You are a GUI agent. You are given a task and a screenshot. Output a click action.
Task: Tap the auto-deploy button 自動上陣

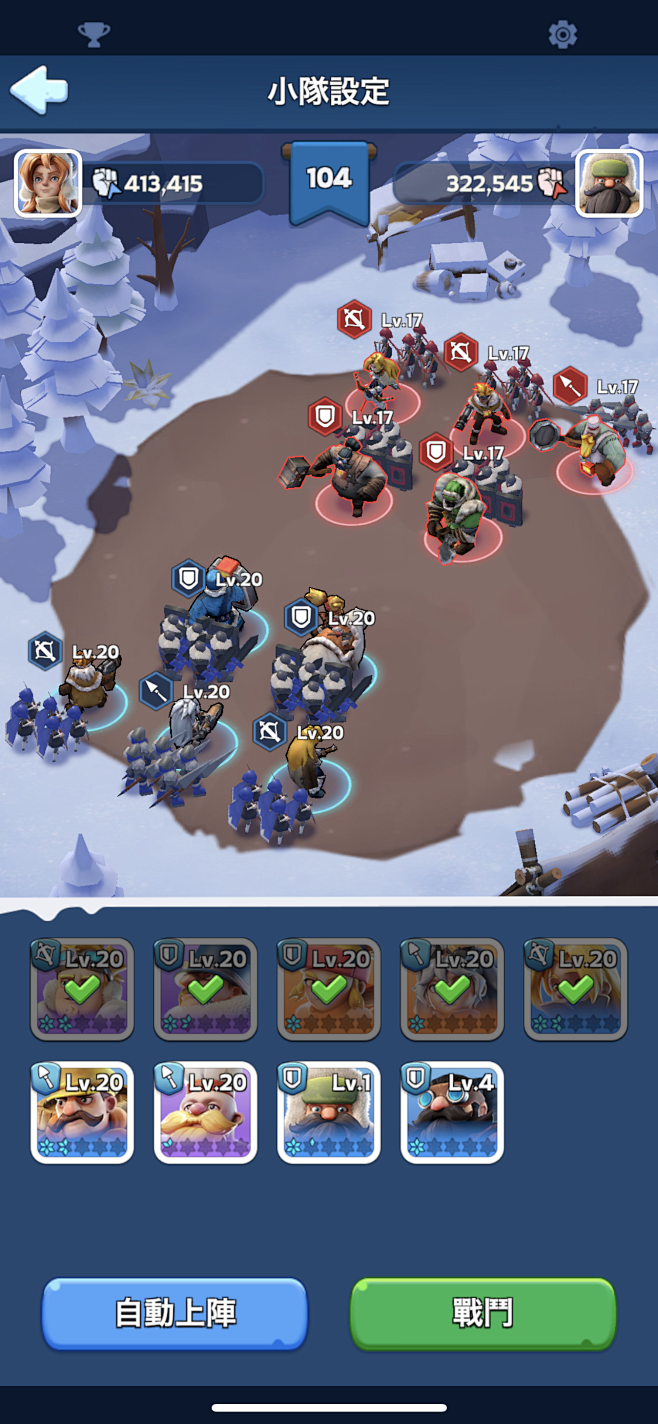[x=175, y=1312]
